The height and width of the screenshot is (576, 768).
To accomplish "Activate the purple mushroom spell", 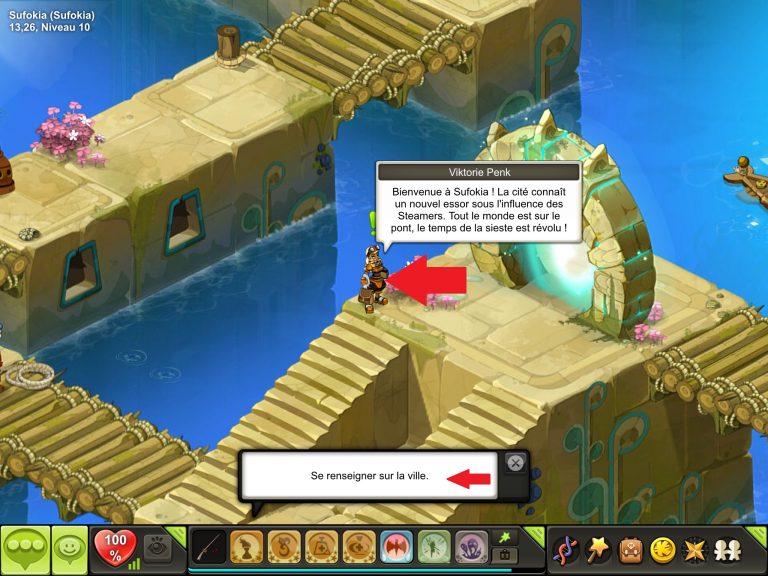I will [472, 548].
